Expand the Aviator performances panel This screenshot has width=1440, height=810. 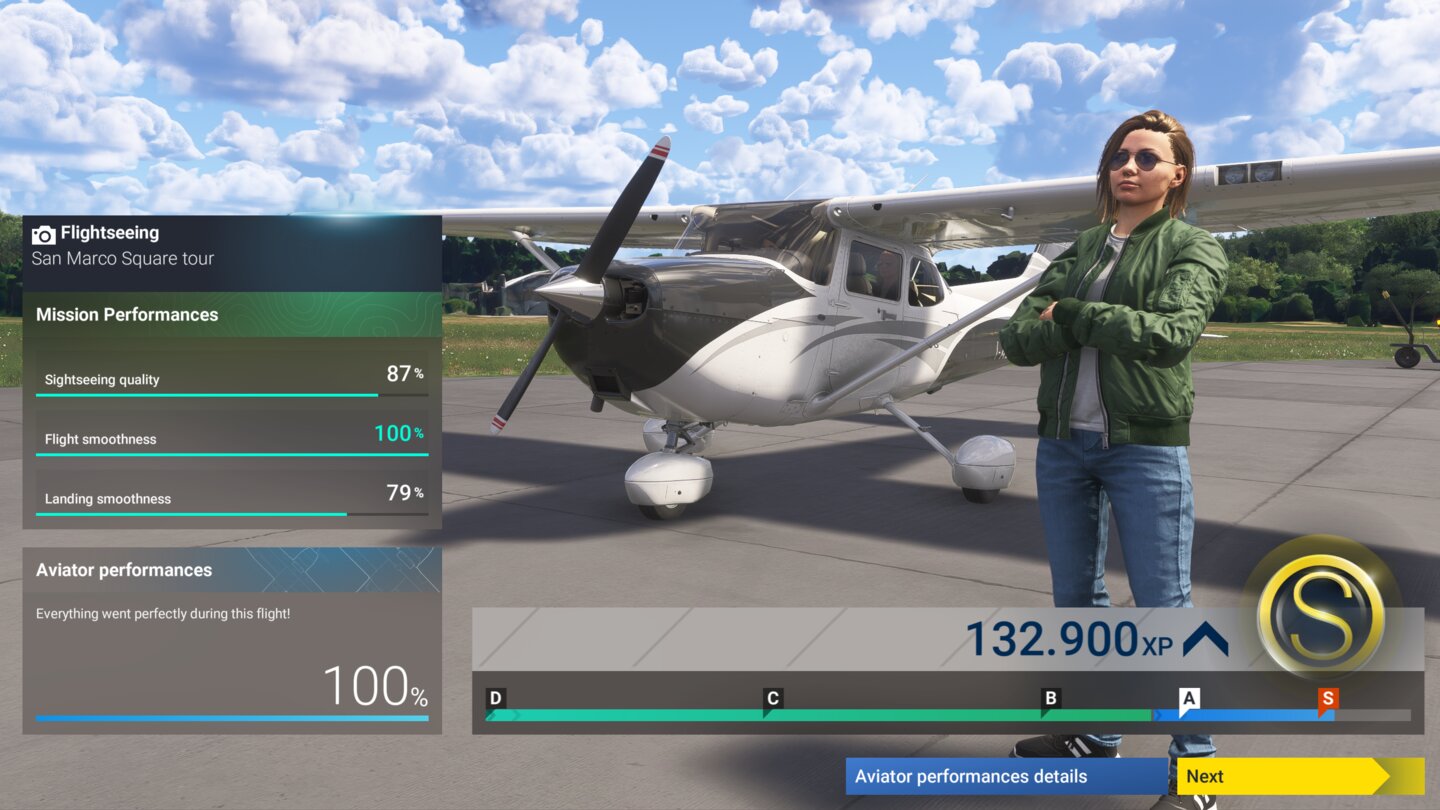124,570
